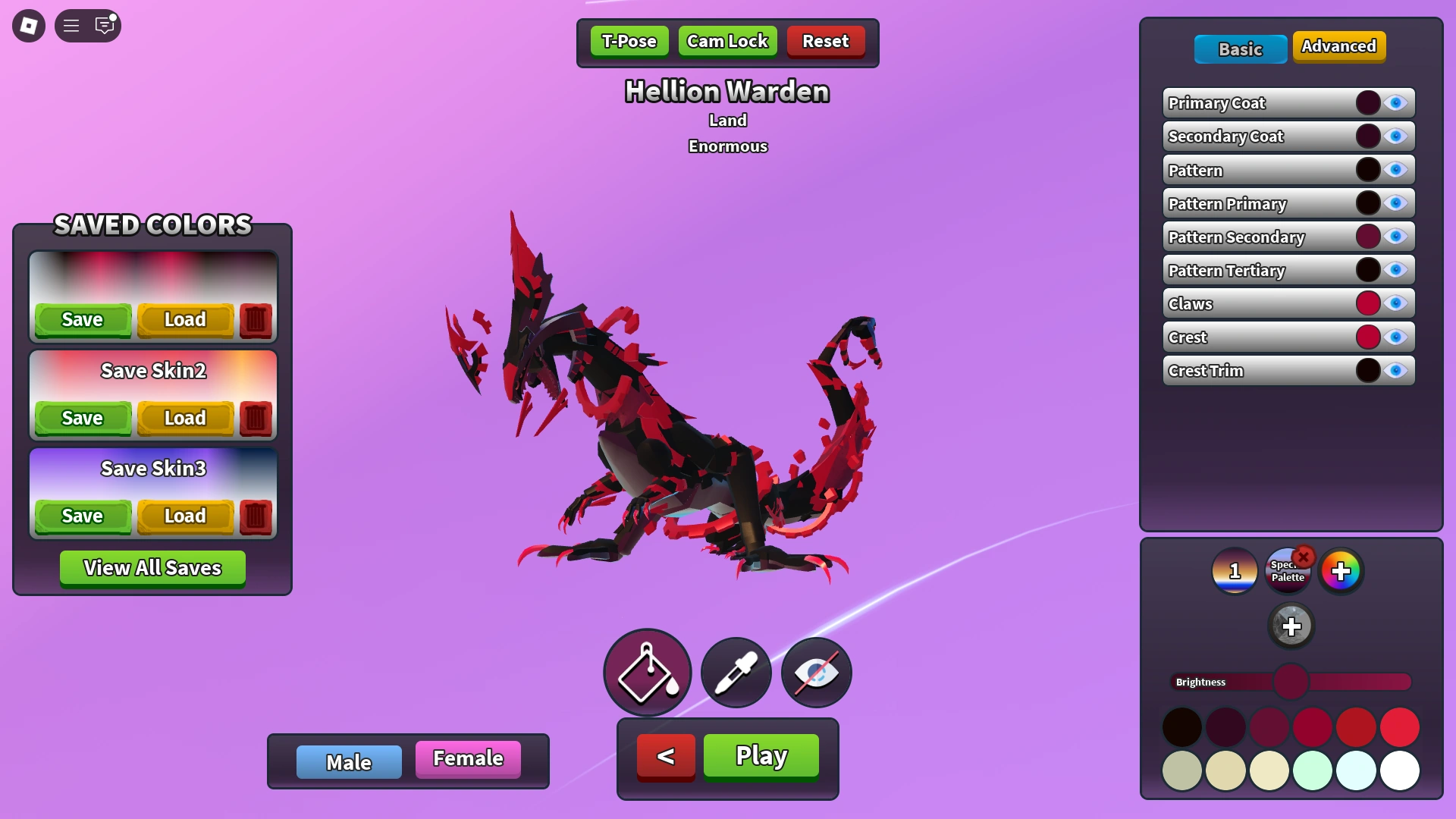Hide the Claws color channel
Image resolution: width=1456 pixels, height=819 pixels.
click(1395, 303)
